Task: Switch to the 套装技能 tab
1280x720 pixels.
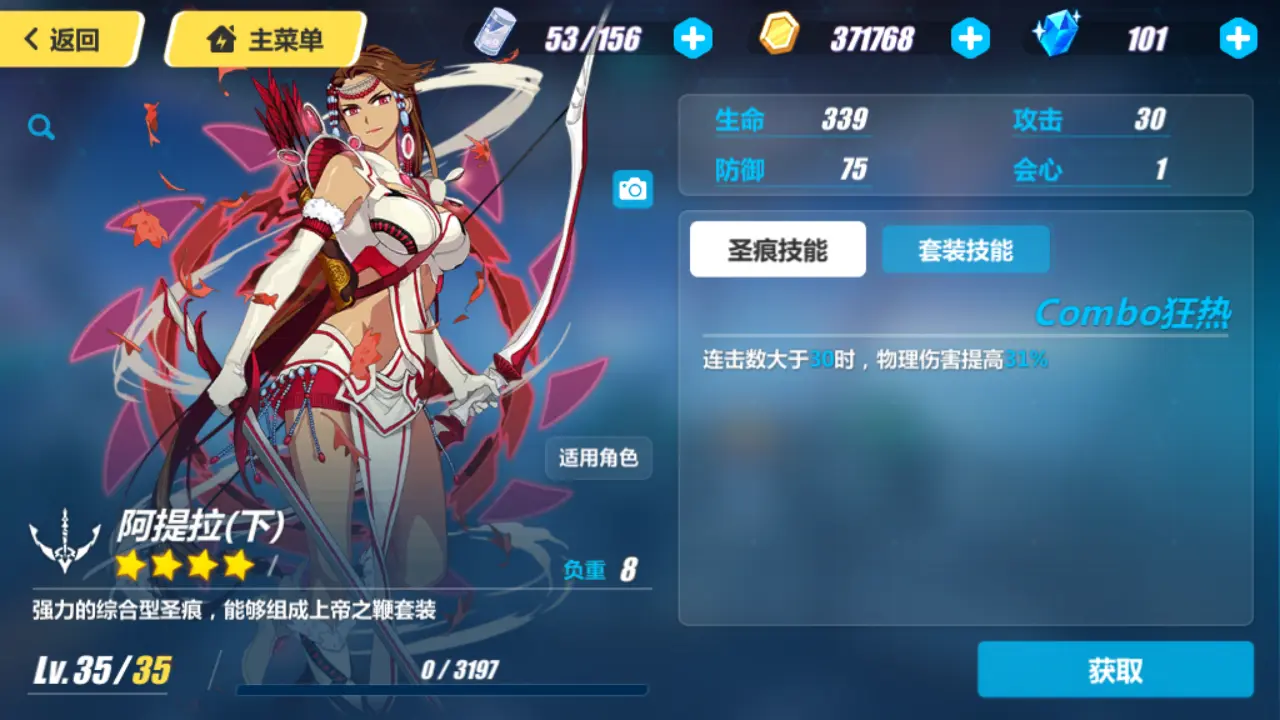Action: tap(965, 249)
